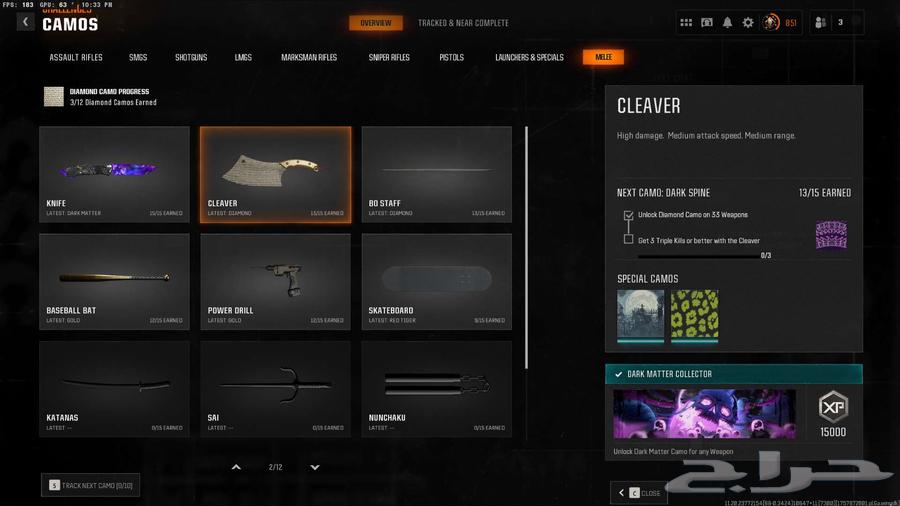The width and height of the screenshot is (900, 506).
Task: Select the Baseball Bat tile
Action: 114,281
